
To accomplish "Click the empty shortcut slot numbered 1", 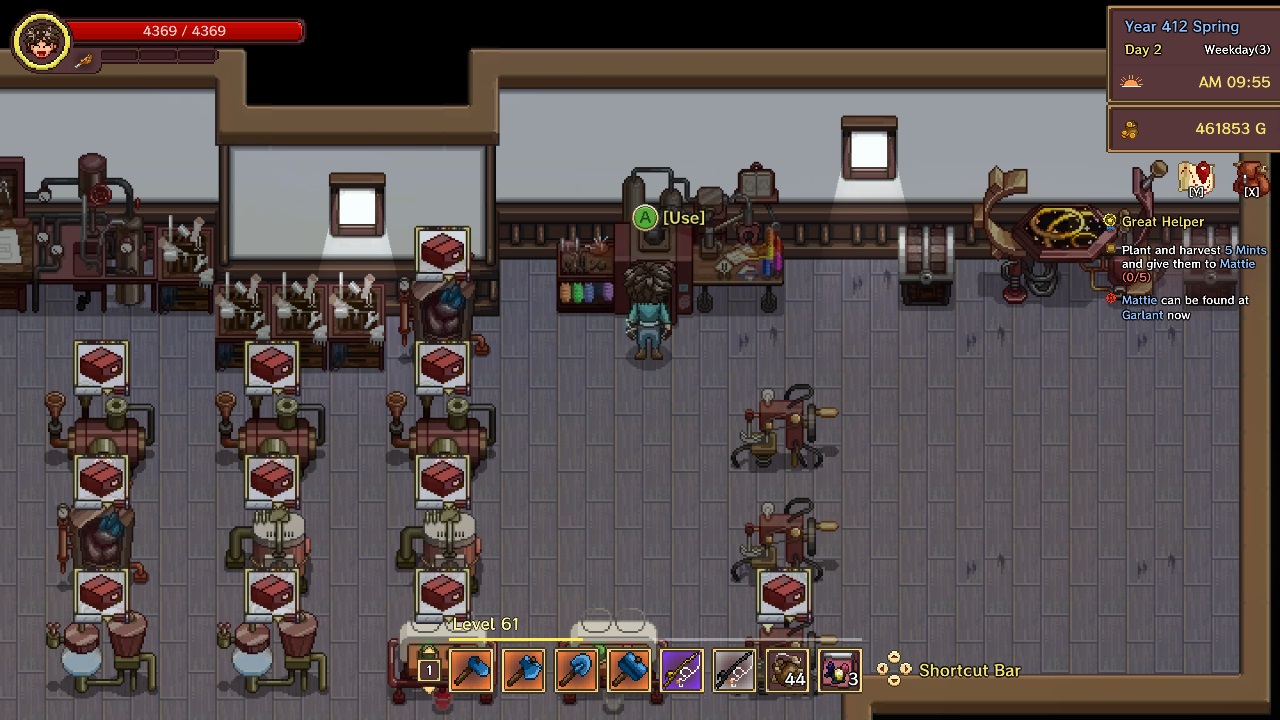I will pos(429,670).
